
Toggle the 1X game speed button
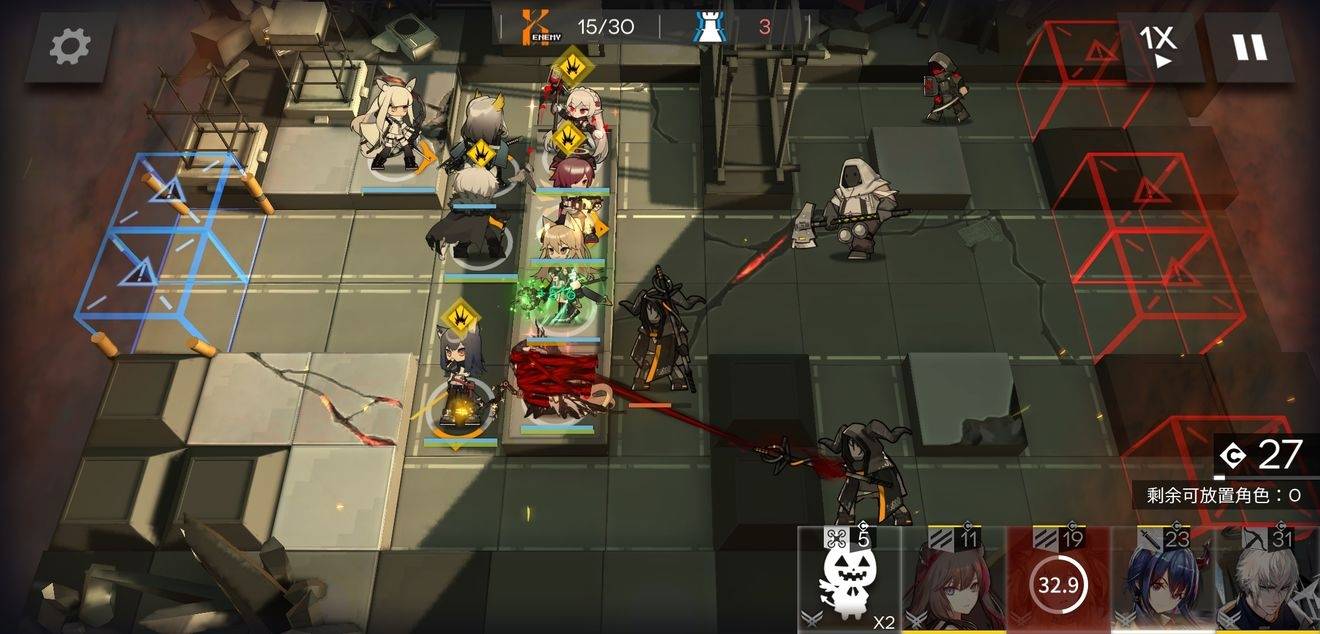point(1159,46)
